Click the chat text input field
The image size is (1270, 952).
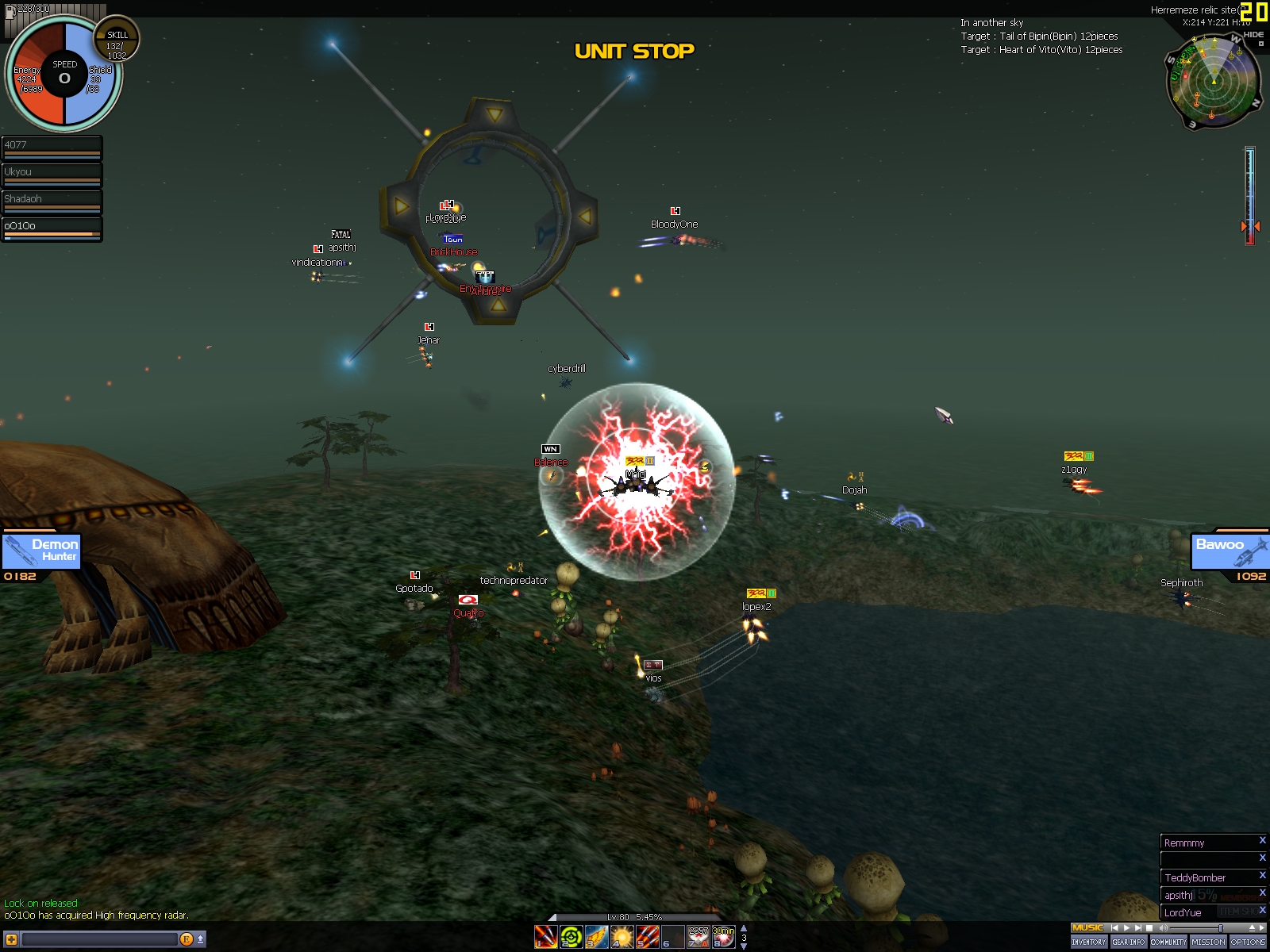pyautogui.click(x=99, y=939)
